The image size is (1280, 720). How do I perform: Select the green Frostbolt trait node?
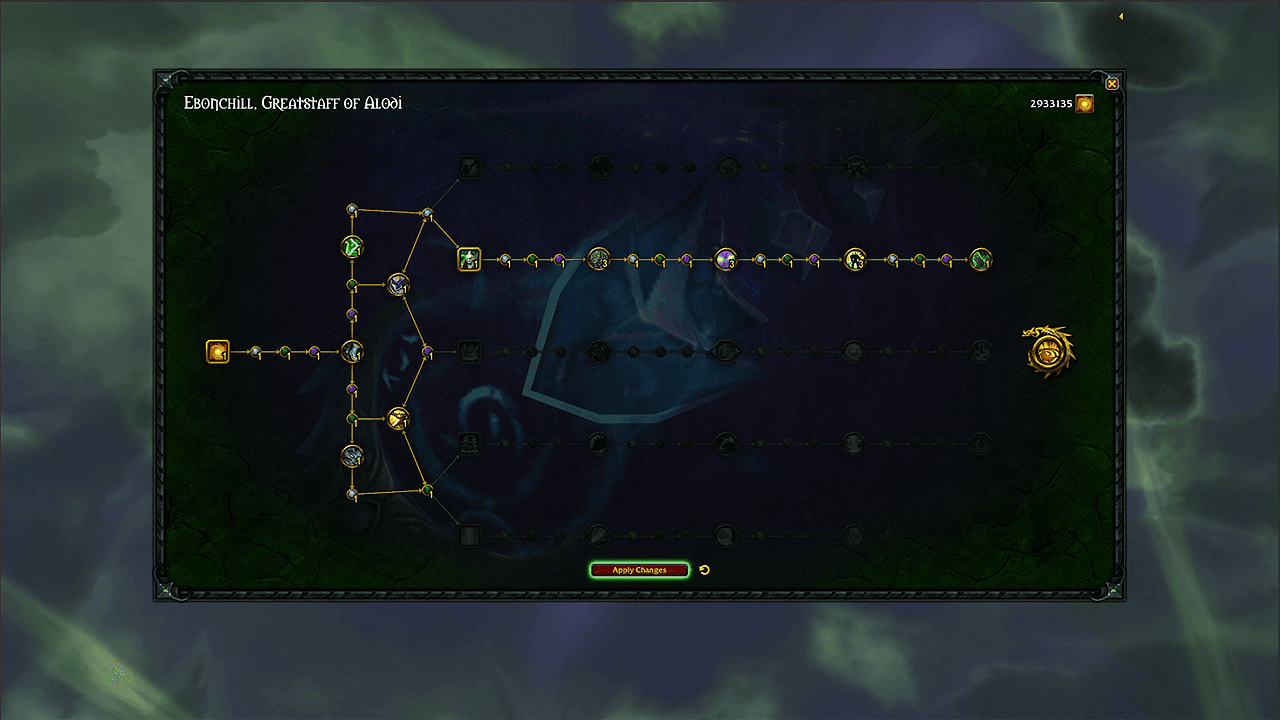pyautogui.click(x=351, y=246)
